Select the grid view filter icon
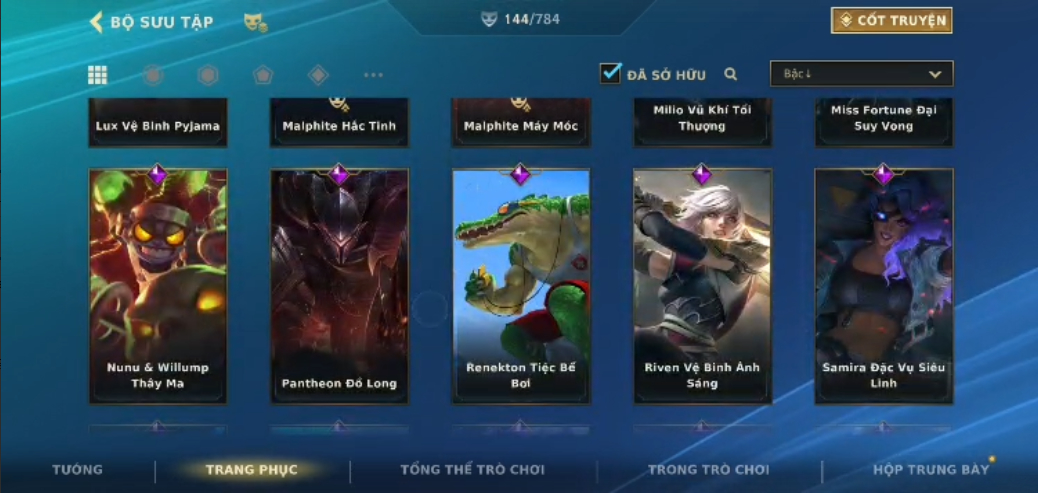This screenshot has width=1038, height=493. point(98,75)
